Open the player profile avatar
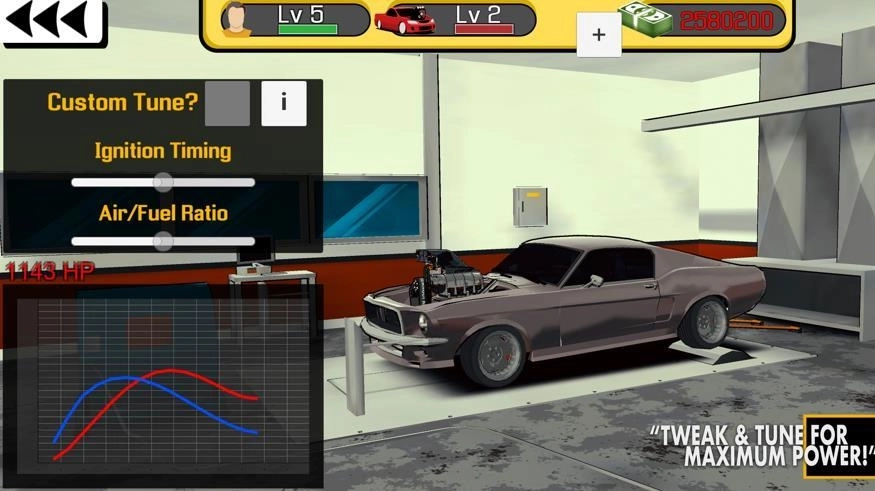875x491 pixels. (x=236, y=19)
